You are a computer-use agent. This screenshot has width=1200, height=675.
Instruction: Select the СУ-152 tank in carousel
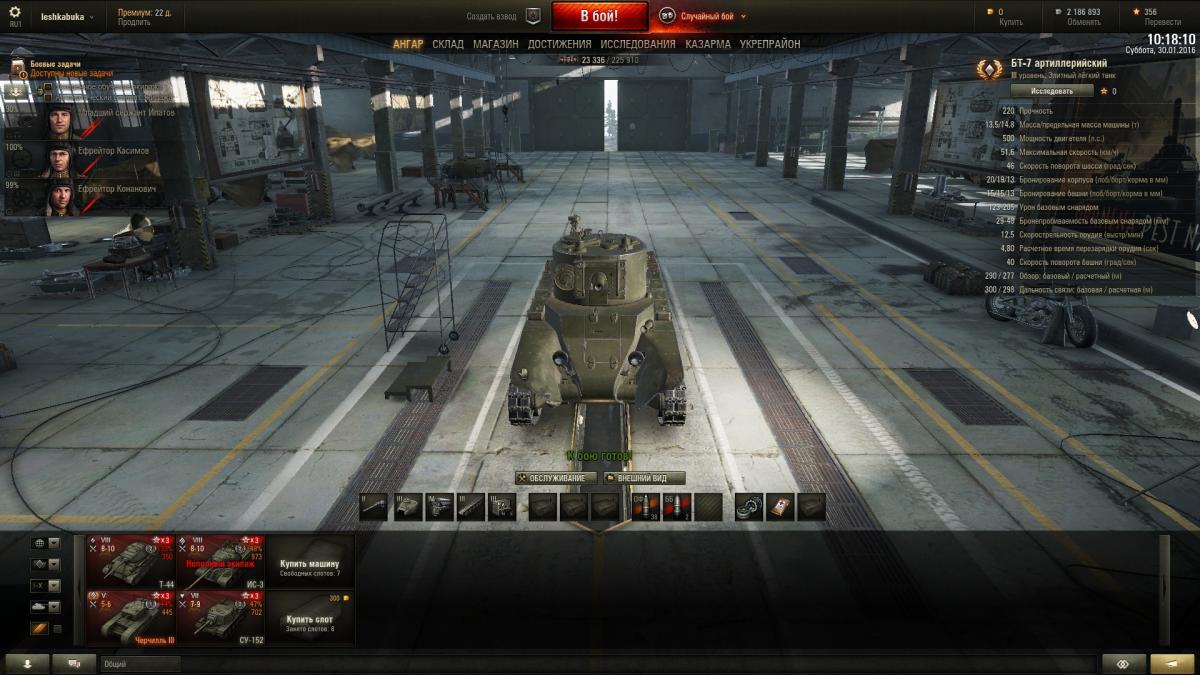coord(220,617)
